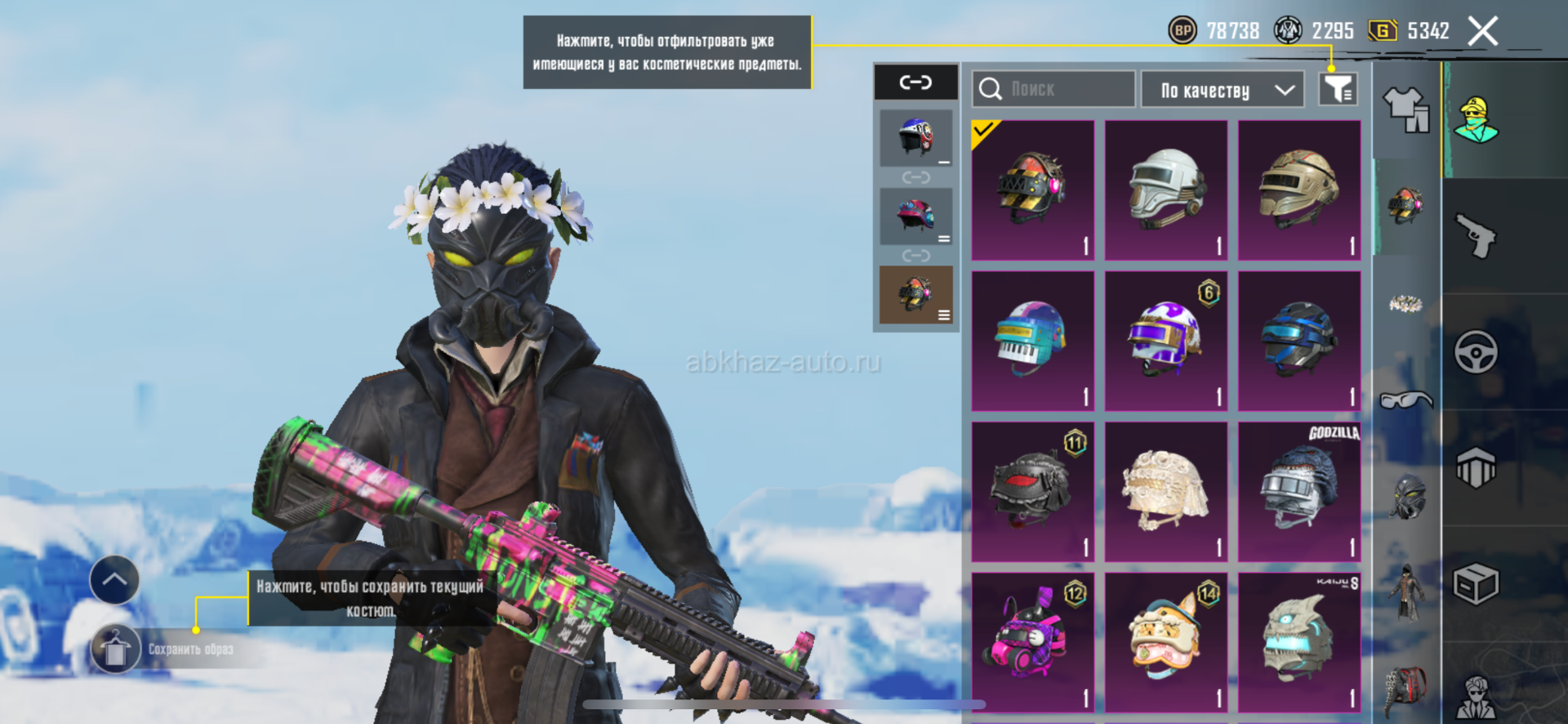The height and width of the screenshot is (724, 1568).
Task: Pick the purple and white level 6 helmet
Action: tap(1165, 341)
